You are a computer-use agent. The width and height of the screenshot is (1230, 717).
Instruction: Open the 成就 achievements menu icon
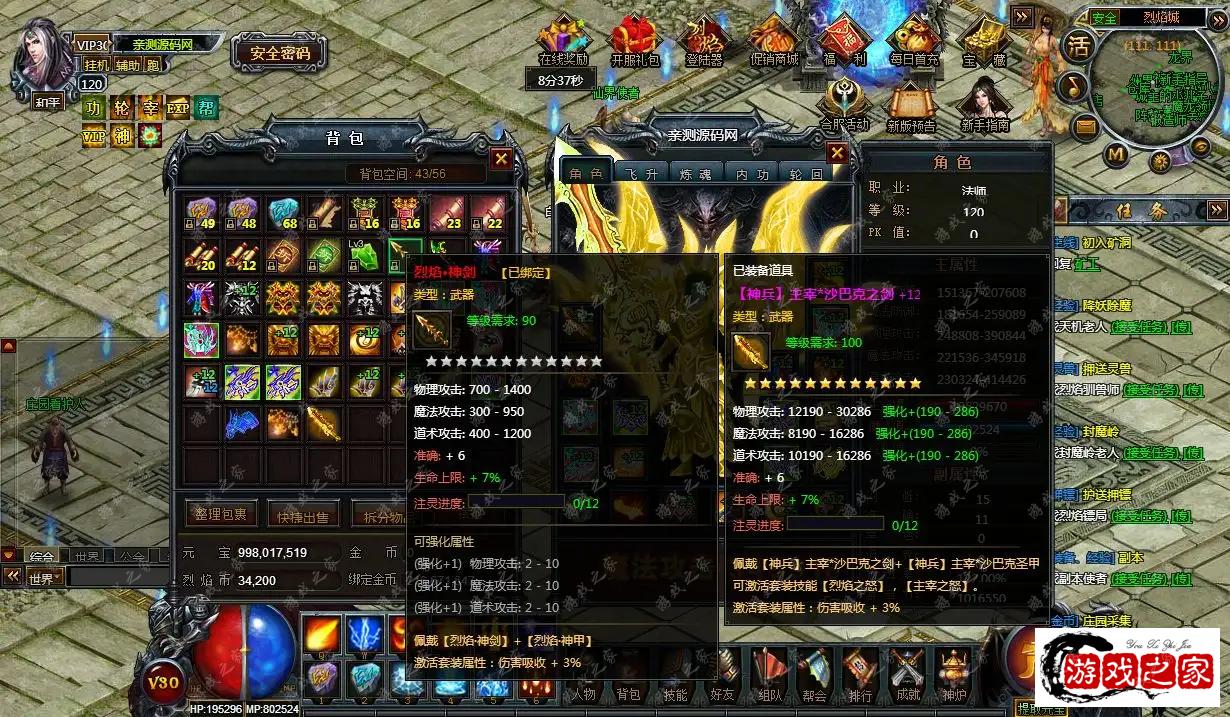907,673
